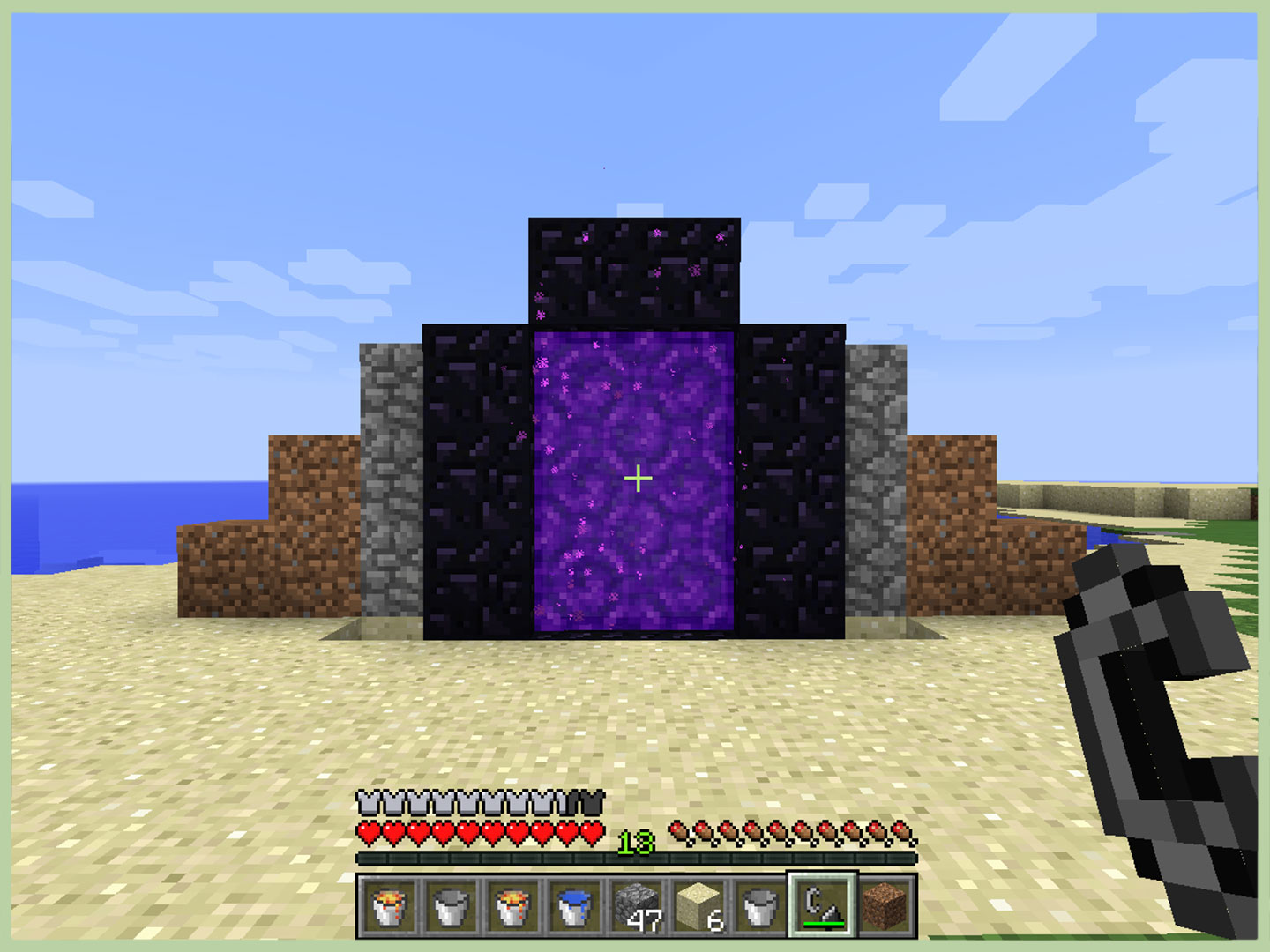Click the green XP level number 13
The height and width of the screenshot is (952, 1270).
point(638,842)
